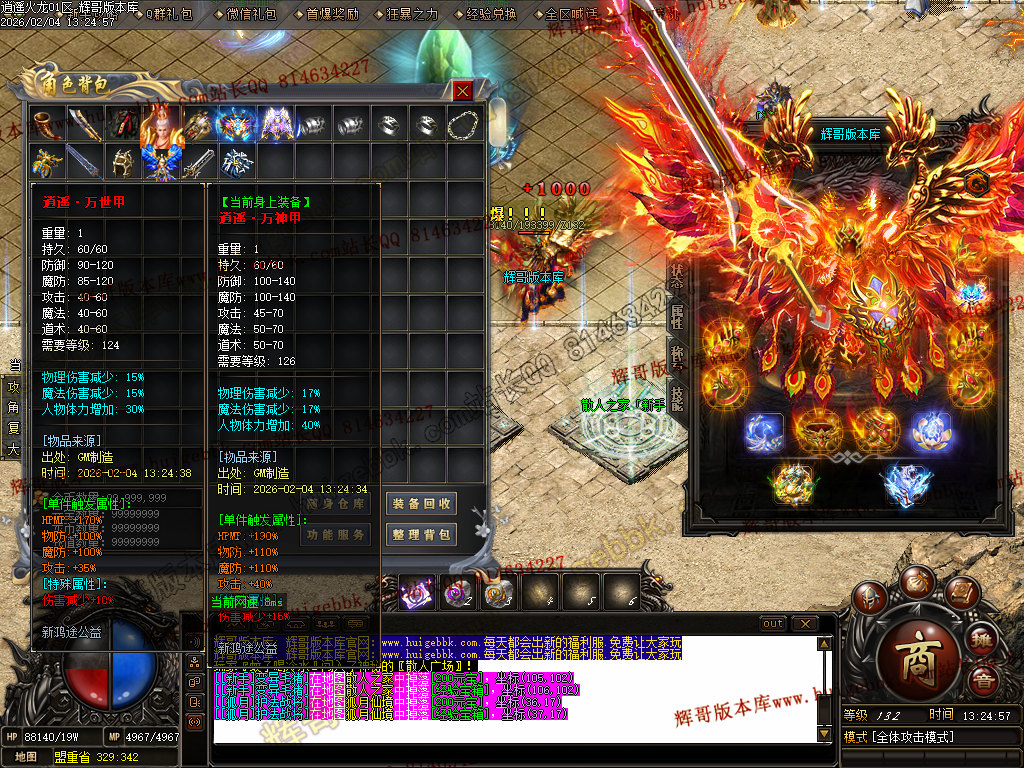Select the lotus flower equipment slot
This screenshot has height=768, width=1024.
(x=931, y=431)
